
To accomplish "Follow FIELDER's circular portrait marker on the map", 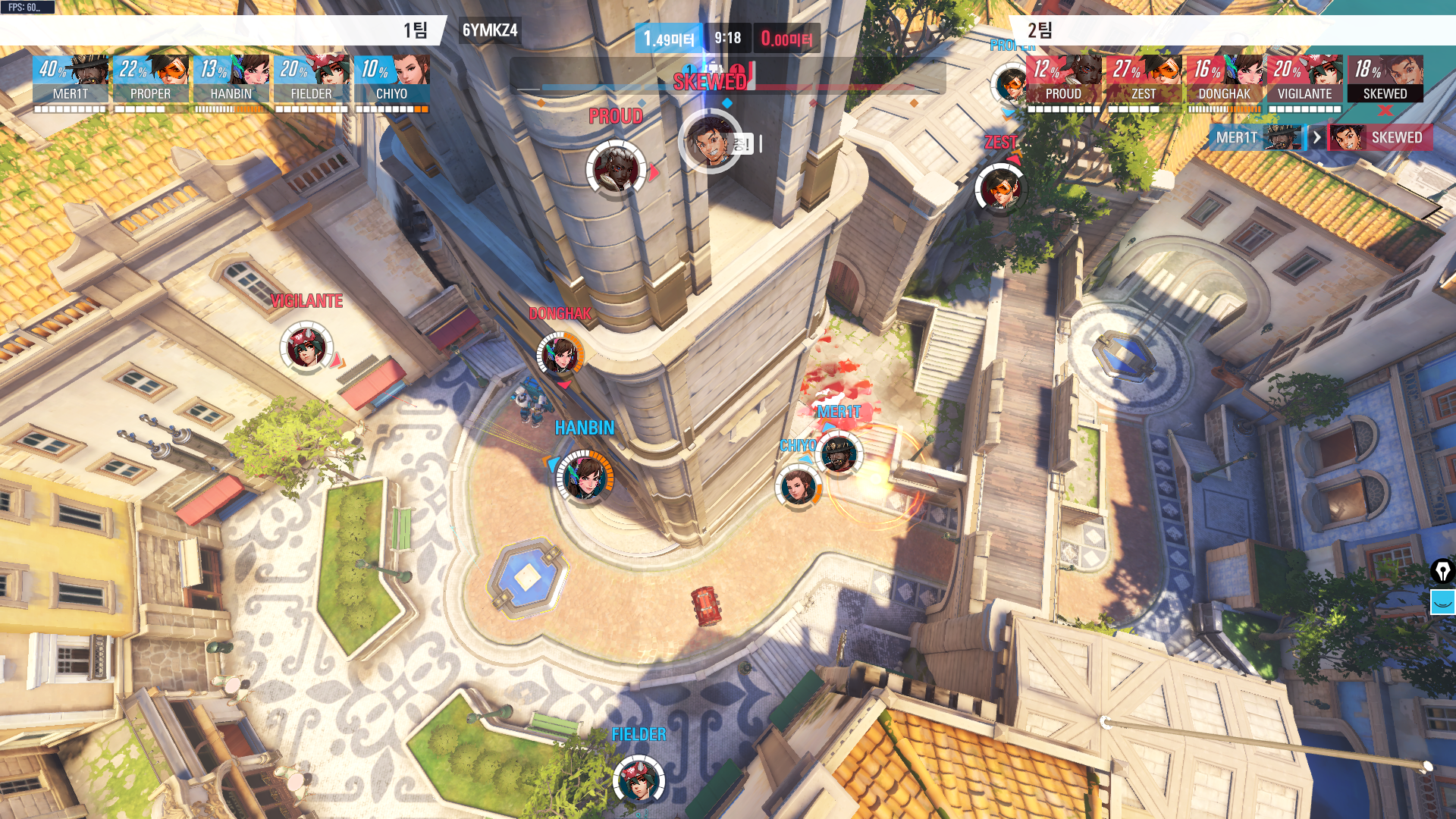I will pos(639,780).
